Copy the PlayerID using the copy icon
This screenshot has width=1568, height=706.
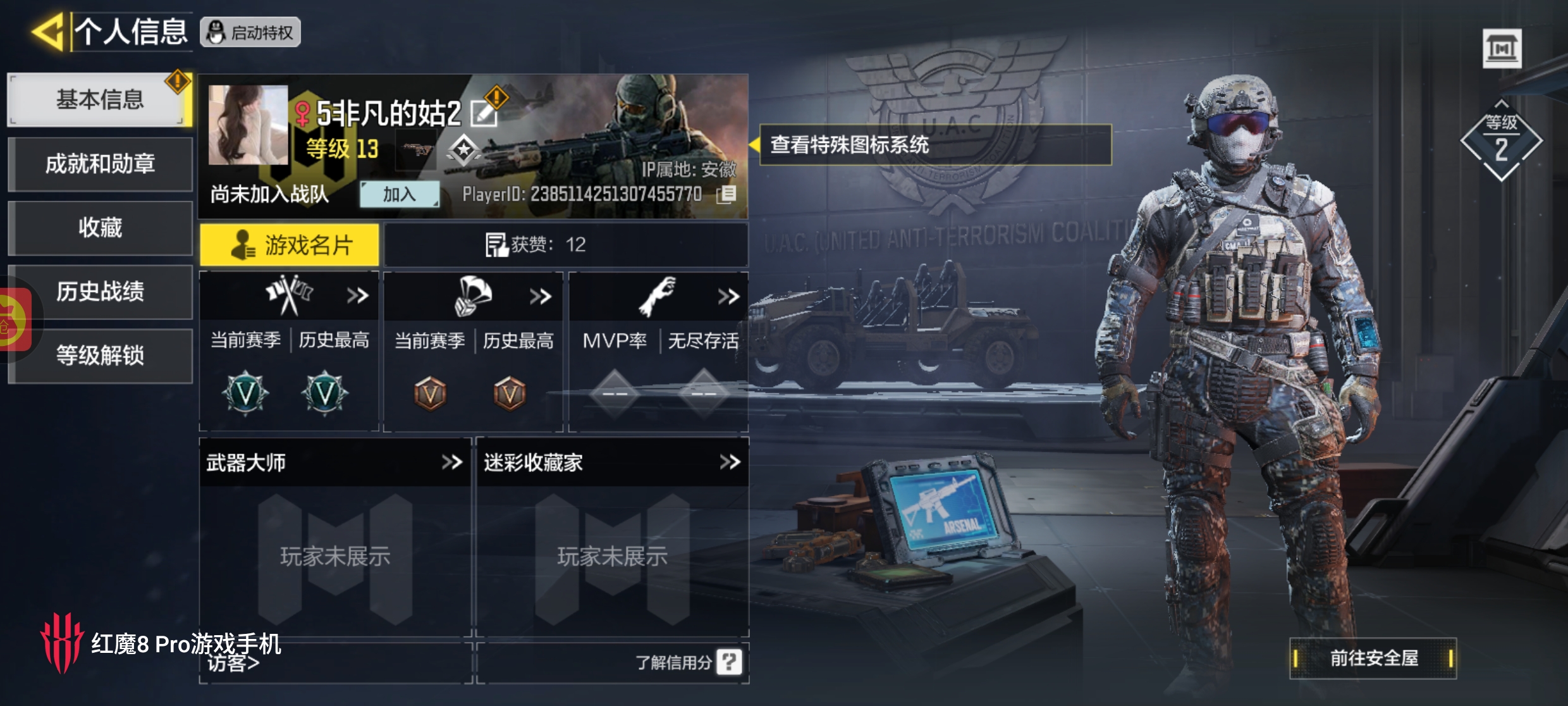[726, 194]
